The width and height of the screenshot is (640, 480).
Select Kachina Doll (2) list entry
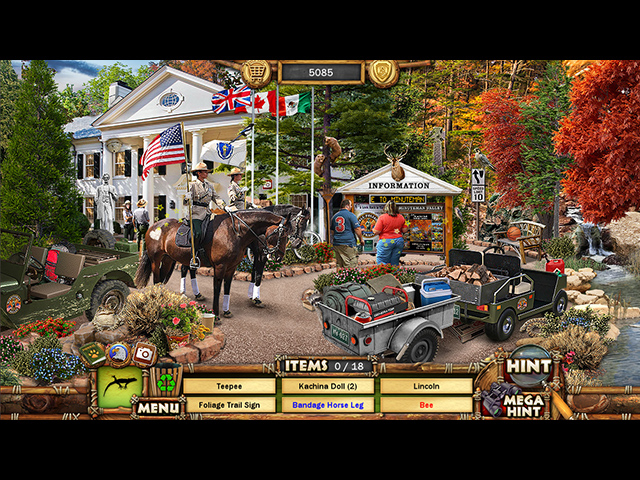pyautogui.click(x=327, y=386)
